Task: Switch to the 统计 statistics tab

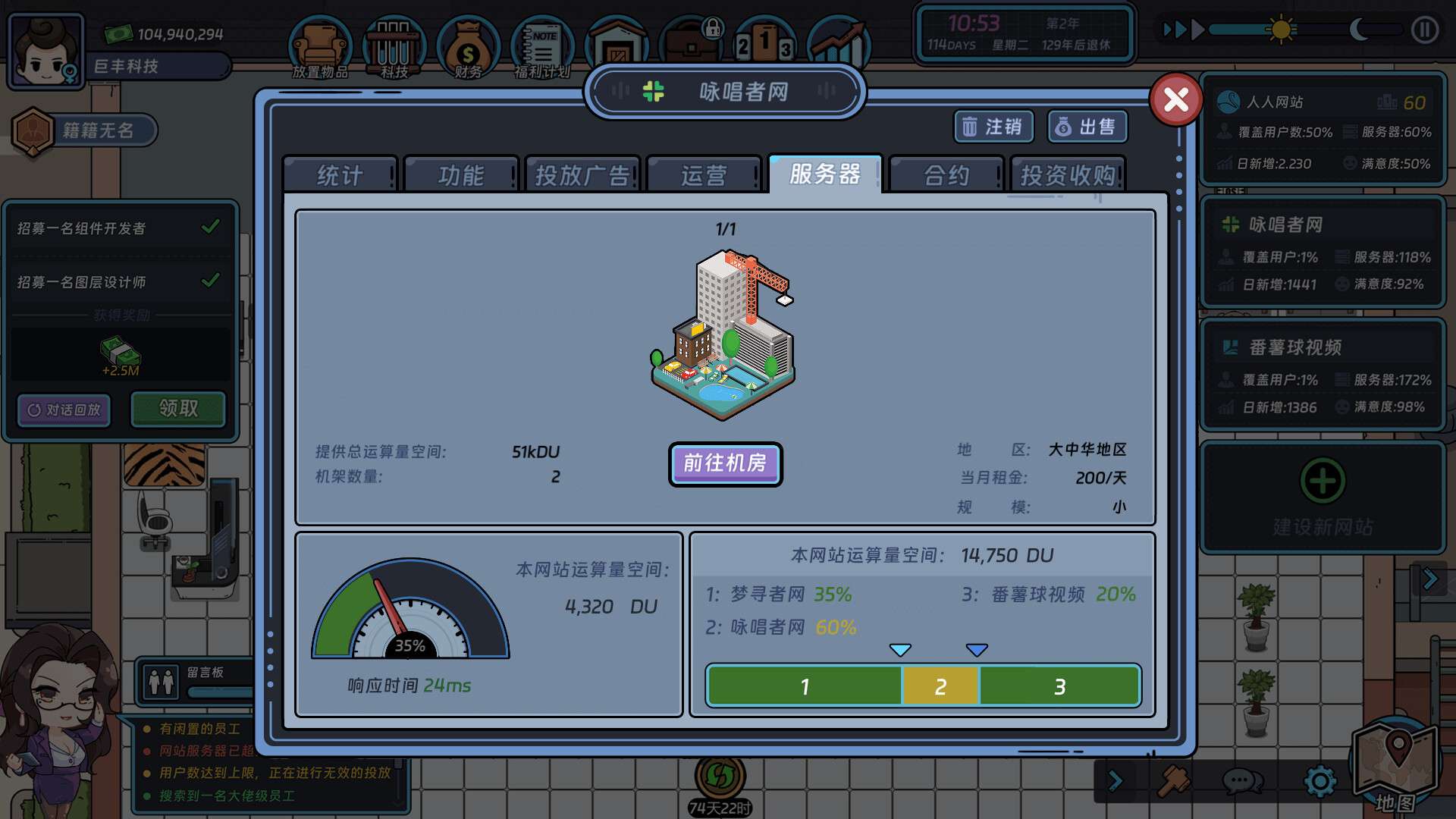Action: coord(339,174)
